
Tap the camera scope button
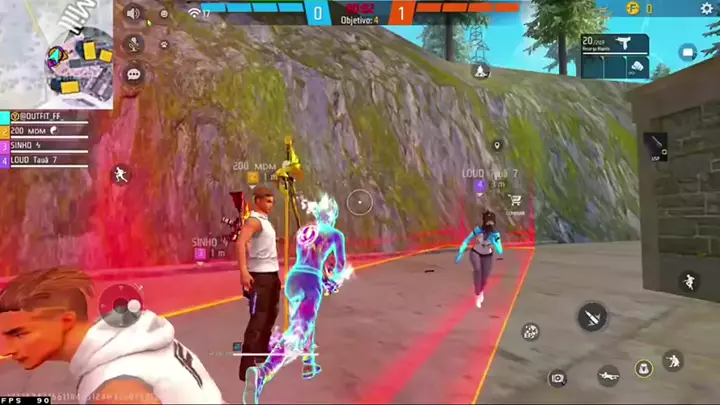pyautogui.click(x=557, y=378)
